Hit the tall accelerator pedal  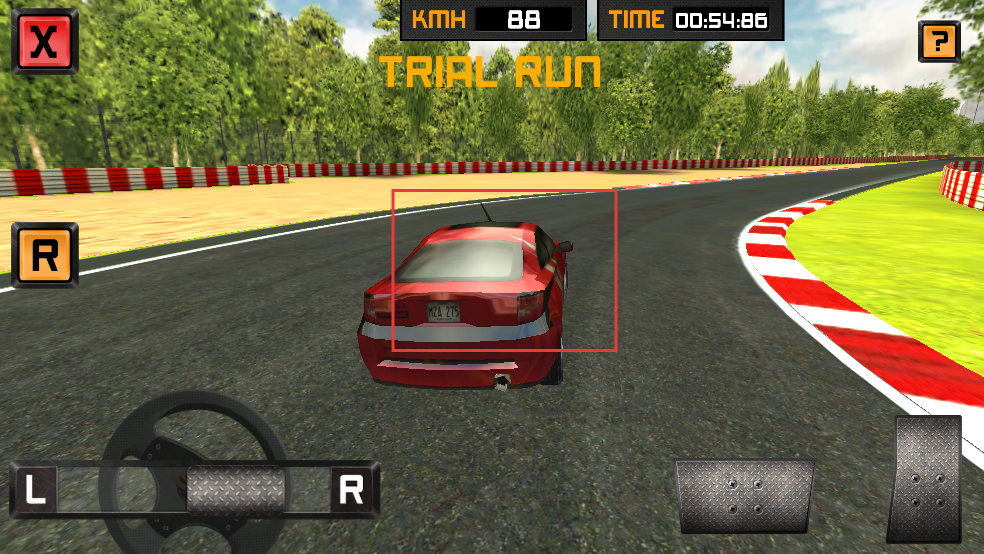click(x=926, y=479)
